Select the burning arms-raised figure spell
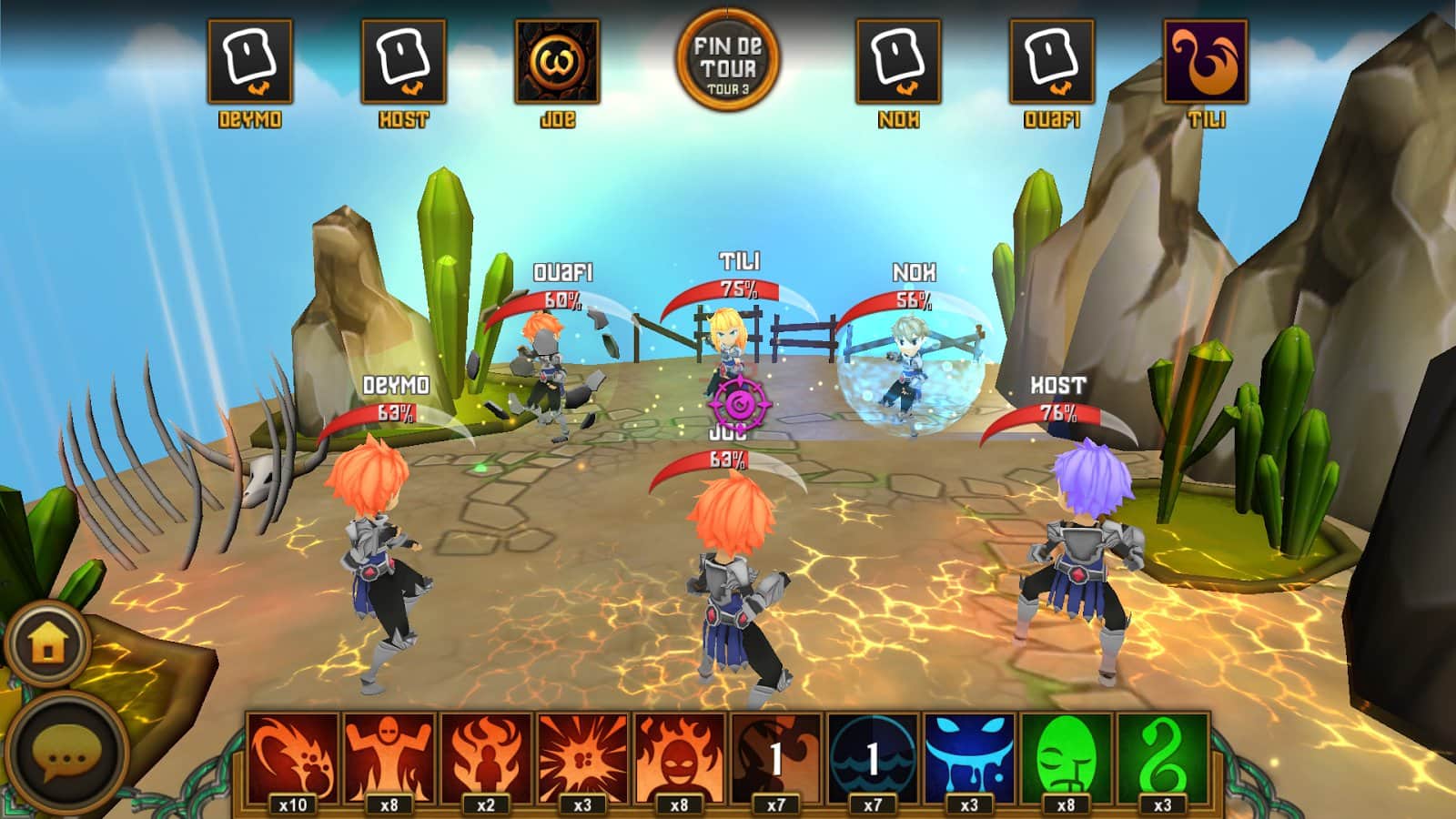 [x=389, y=757]
